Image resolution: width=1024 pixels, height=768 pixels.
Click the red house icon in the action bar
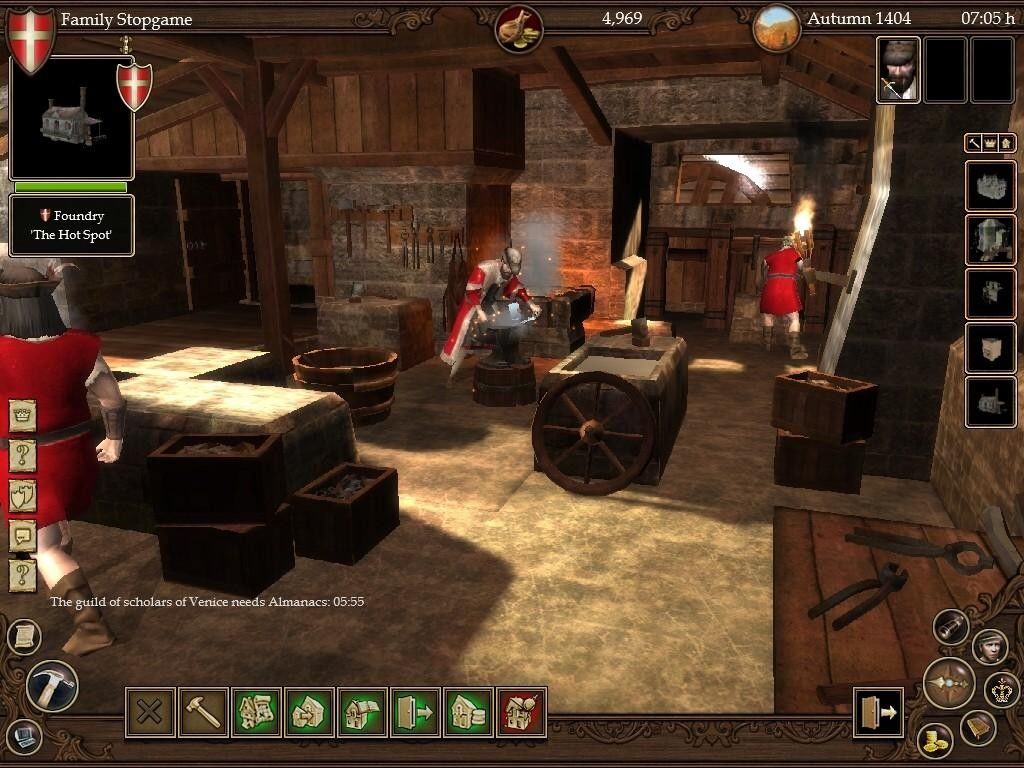tap(521, 712)
